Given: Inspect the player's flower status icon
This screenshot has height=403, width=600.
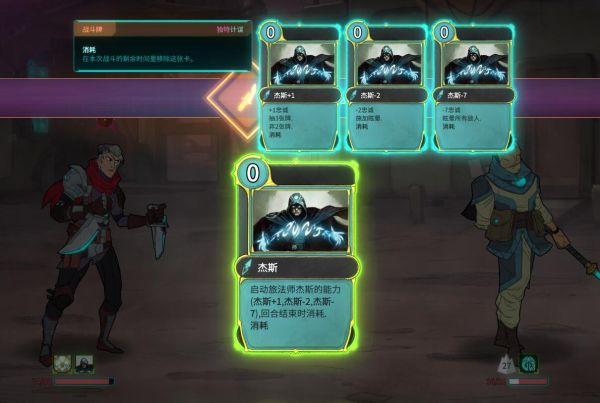Looking at the screenshot, I should click(62, 364).
